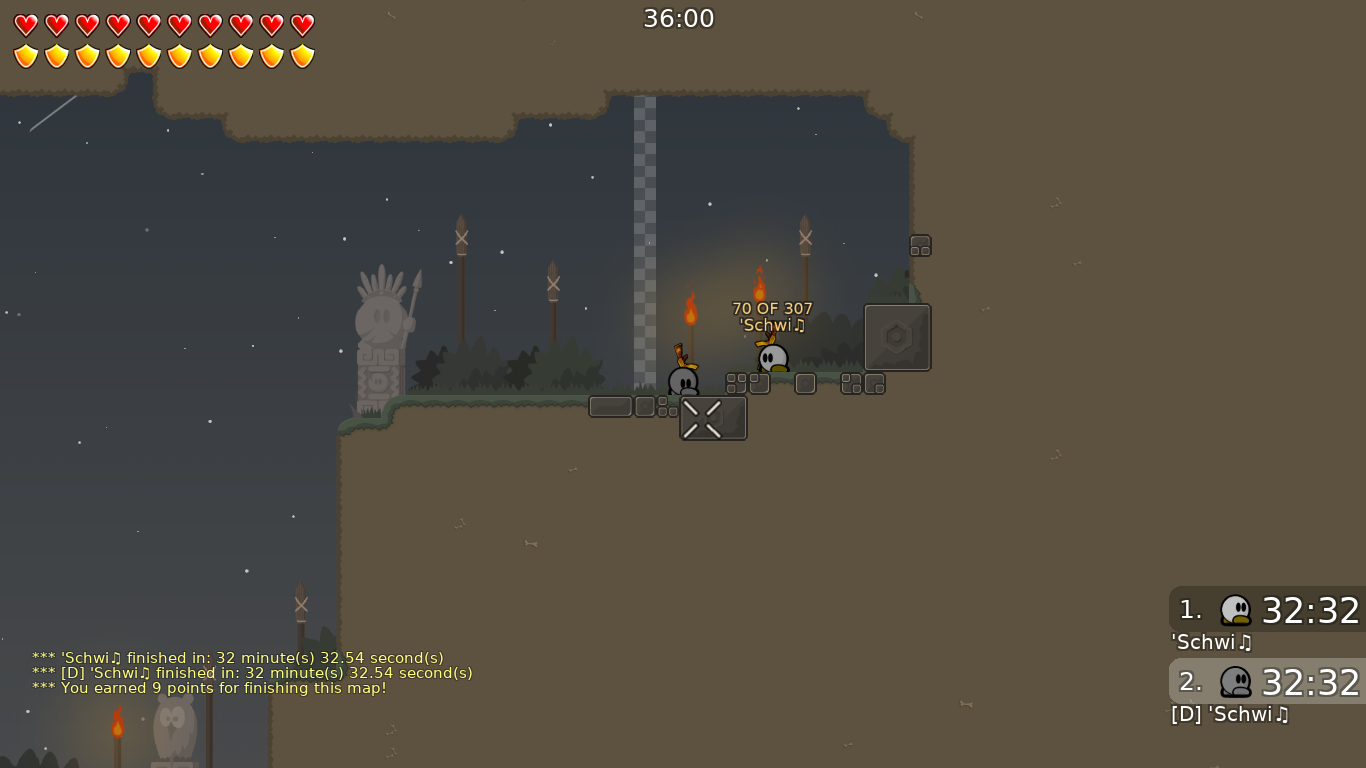Select the [D] 'Schwi♫ name below rank 2

click(x=1229, y=715)
